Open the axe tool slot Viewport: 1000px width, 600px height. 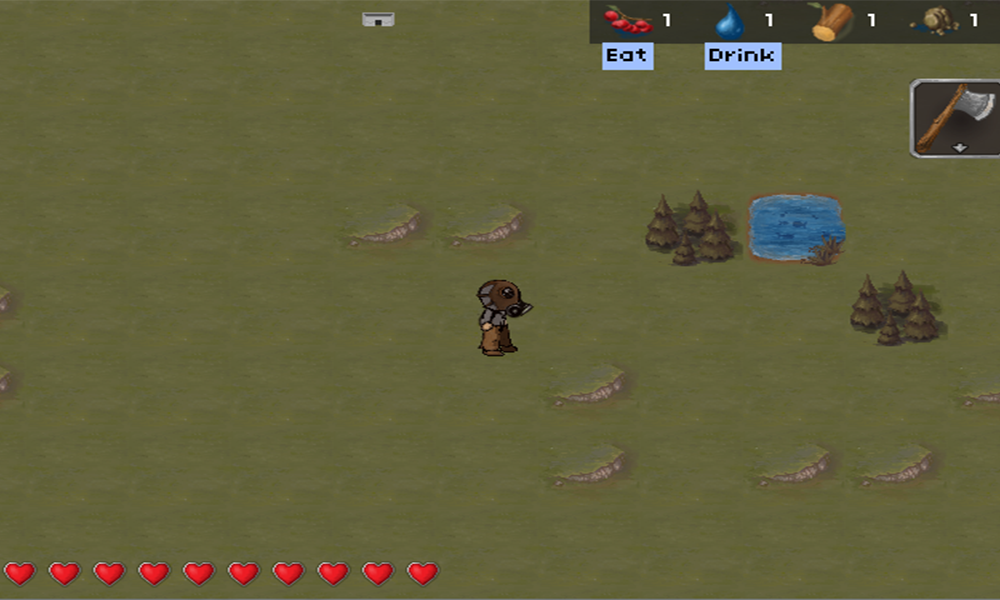coord(956,118)
